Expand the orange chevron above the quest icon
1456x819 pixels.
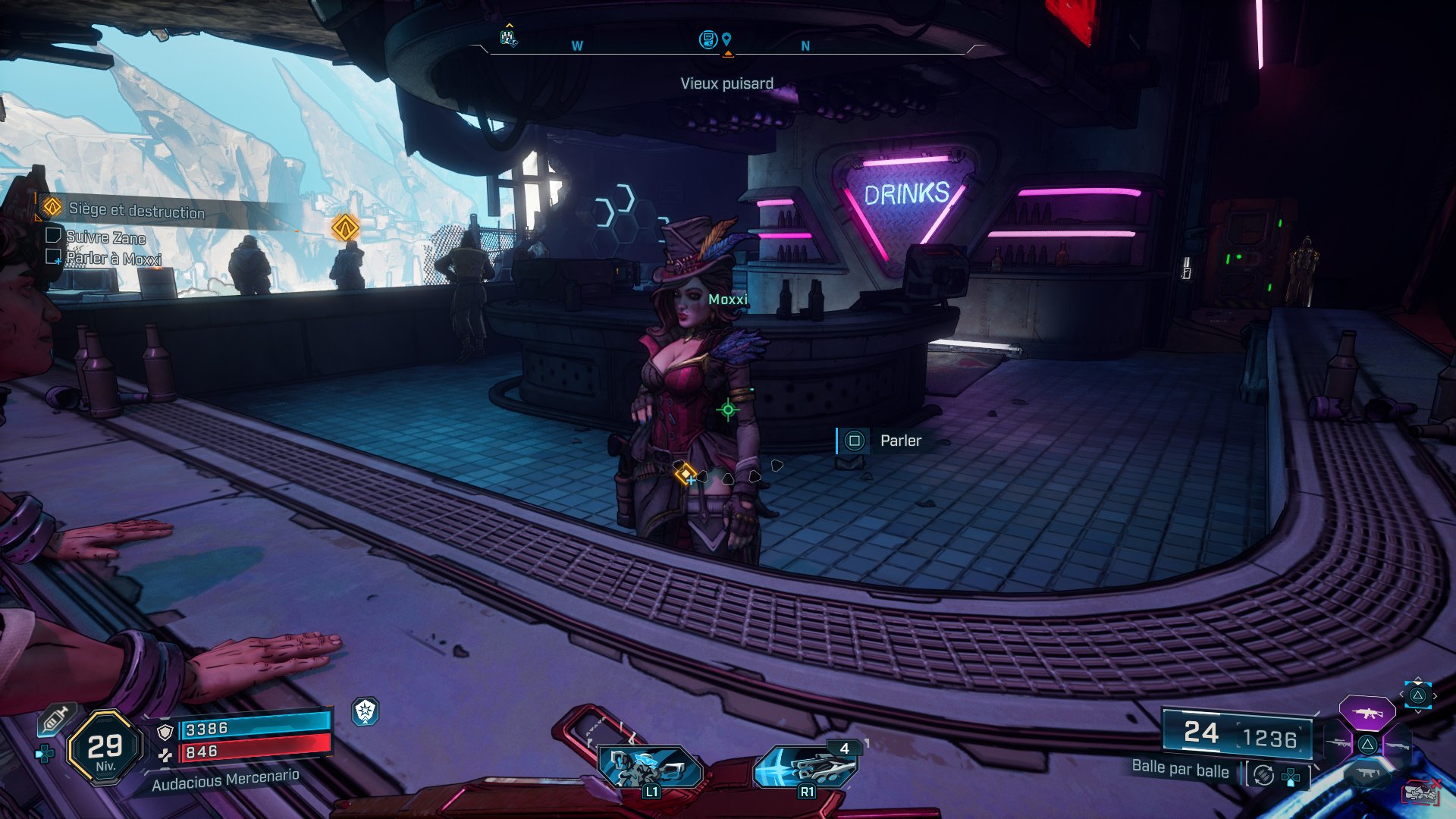[x=509, y=25]
